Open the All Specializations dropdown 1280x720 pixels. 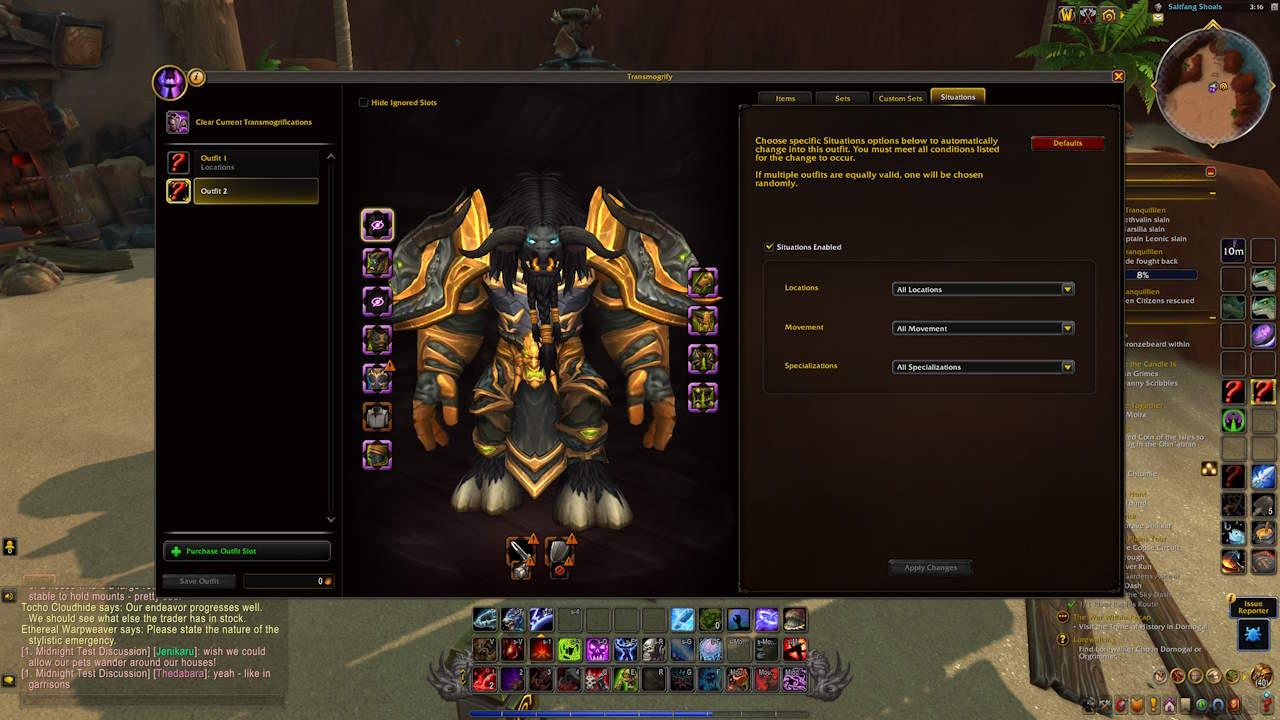coord(983,367)
